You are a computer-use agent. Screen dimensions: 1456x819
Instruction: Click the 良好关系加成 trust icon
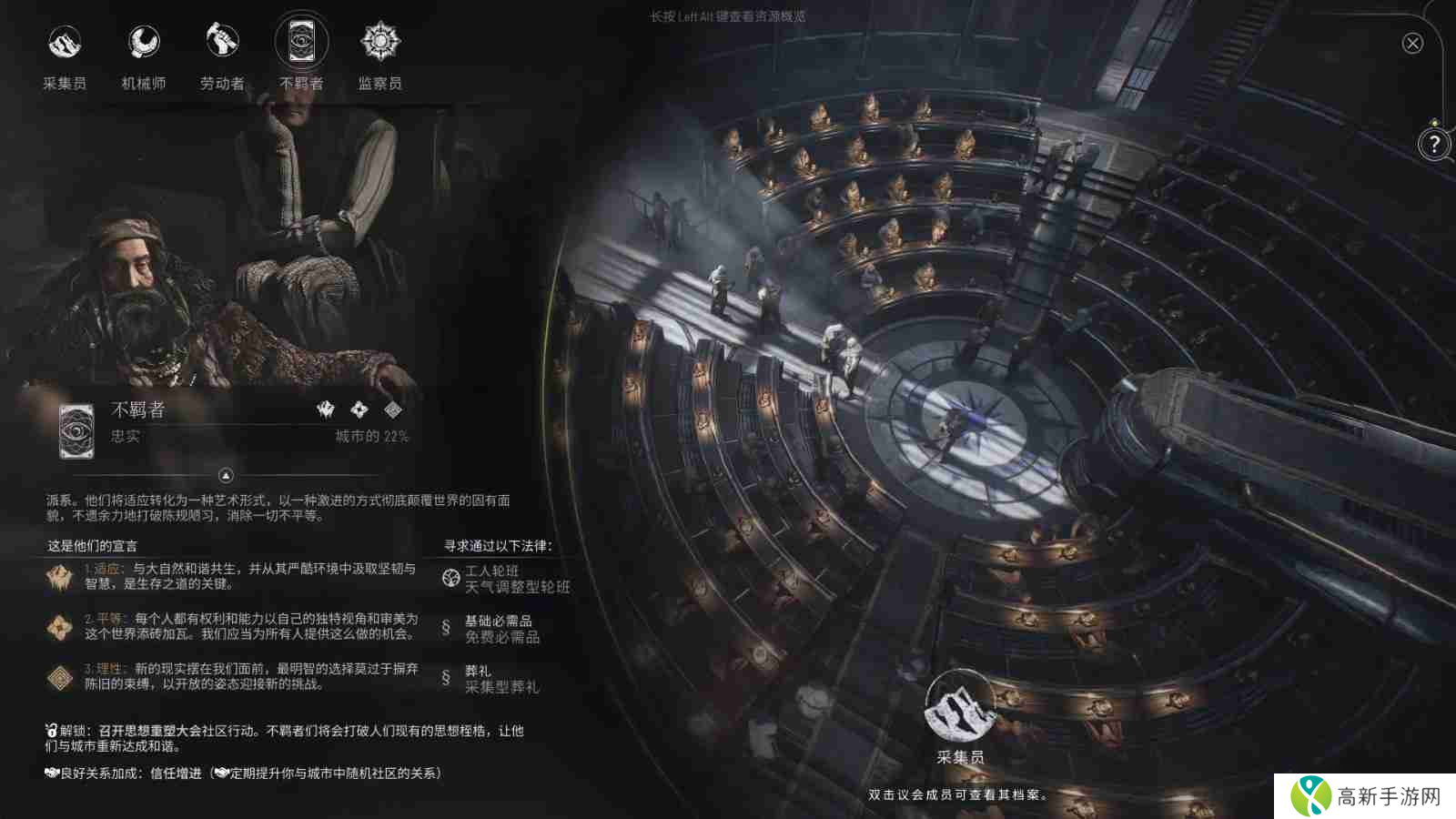pyautogui.click(x=51, y=774)
